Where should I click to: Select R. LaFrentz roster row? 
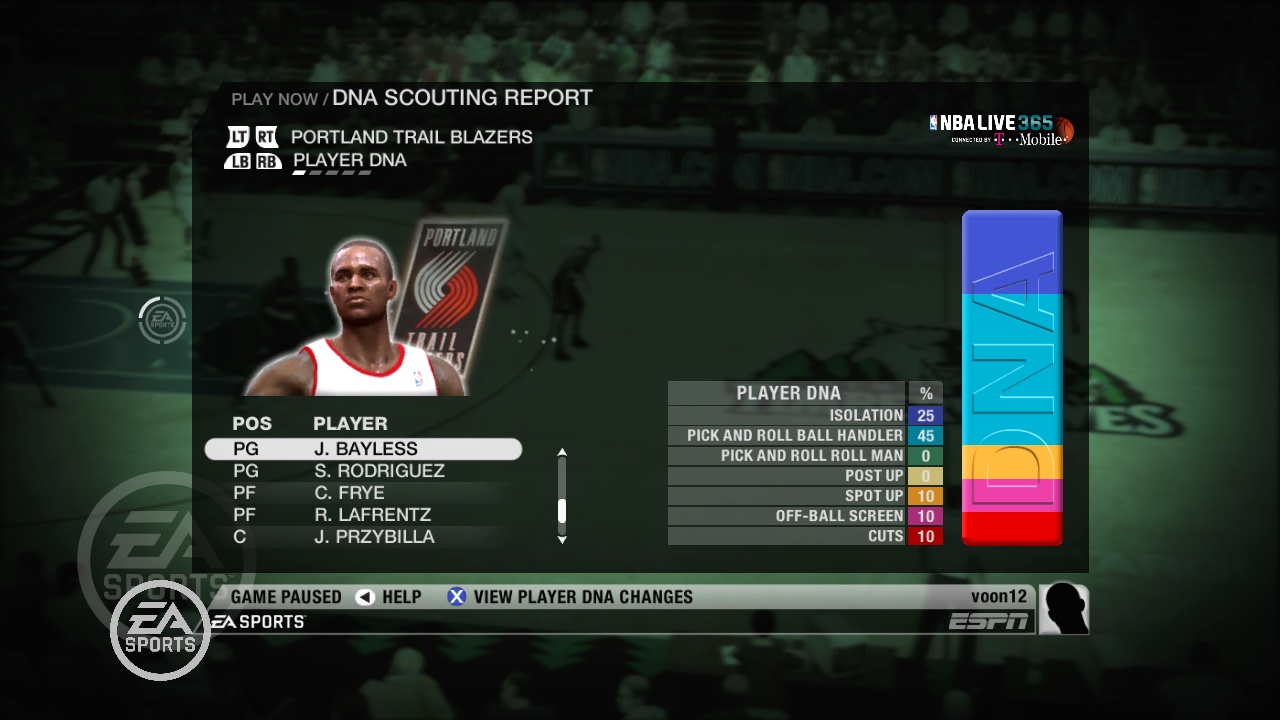pos(371,515)
